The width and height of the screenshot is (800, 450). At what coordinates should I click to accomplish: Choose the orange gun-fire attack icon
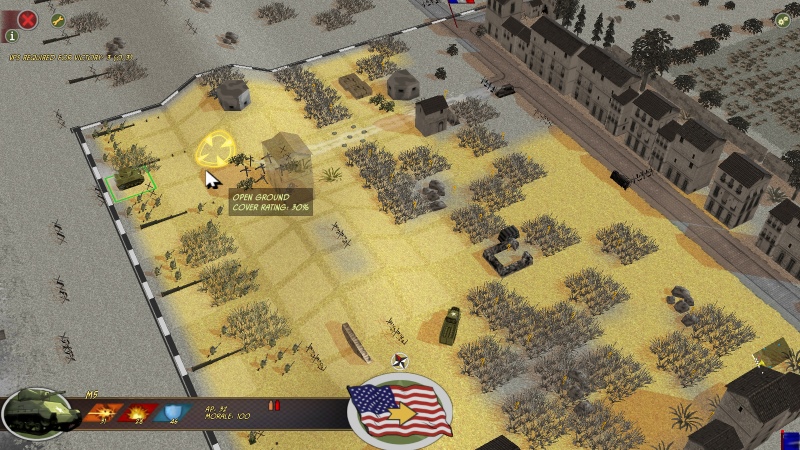pos(101,412)
